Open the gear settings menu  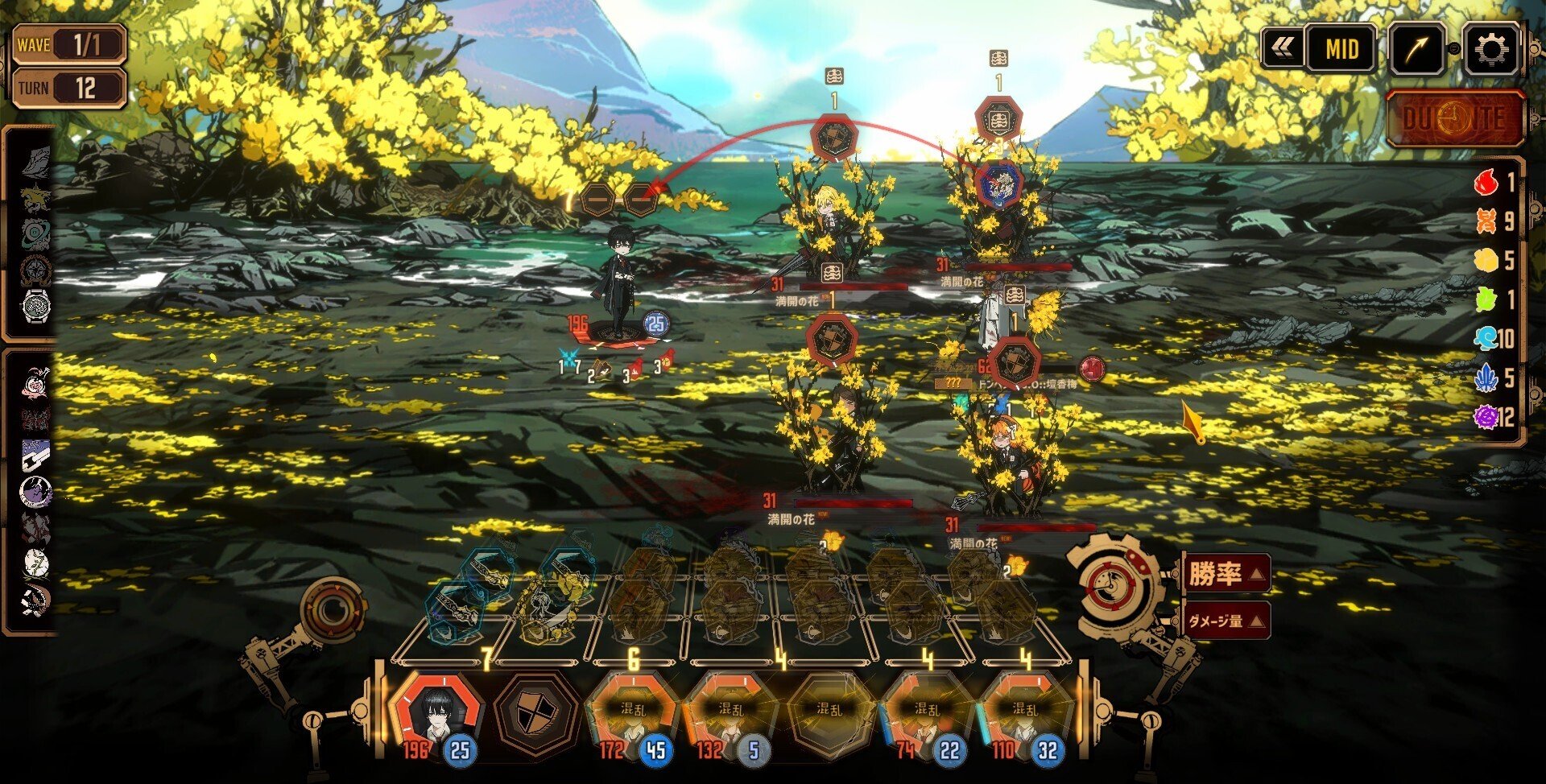(1490, 49)
